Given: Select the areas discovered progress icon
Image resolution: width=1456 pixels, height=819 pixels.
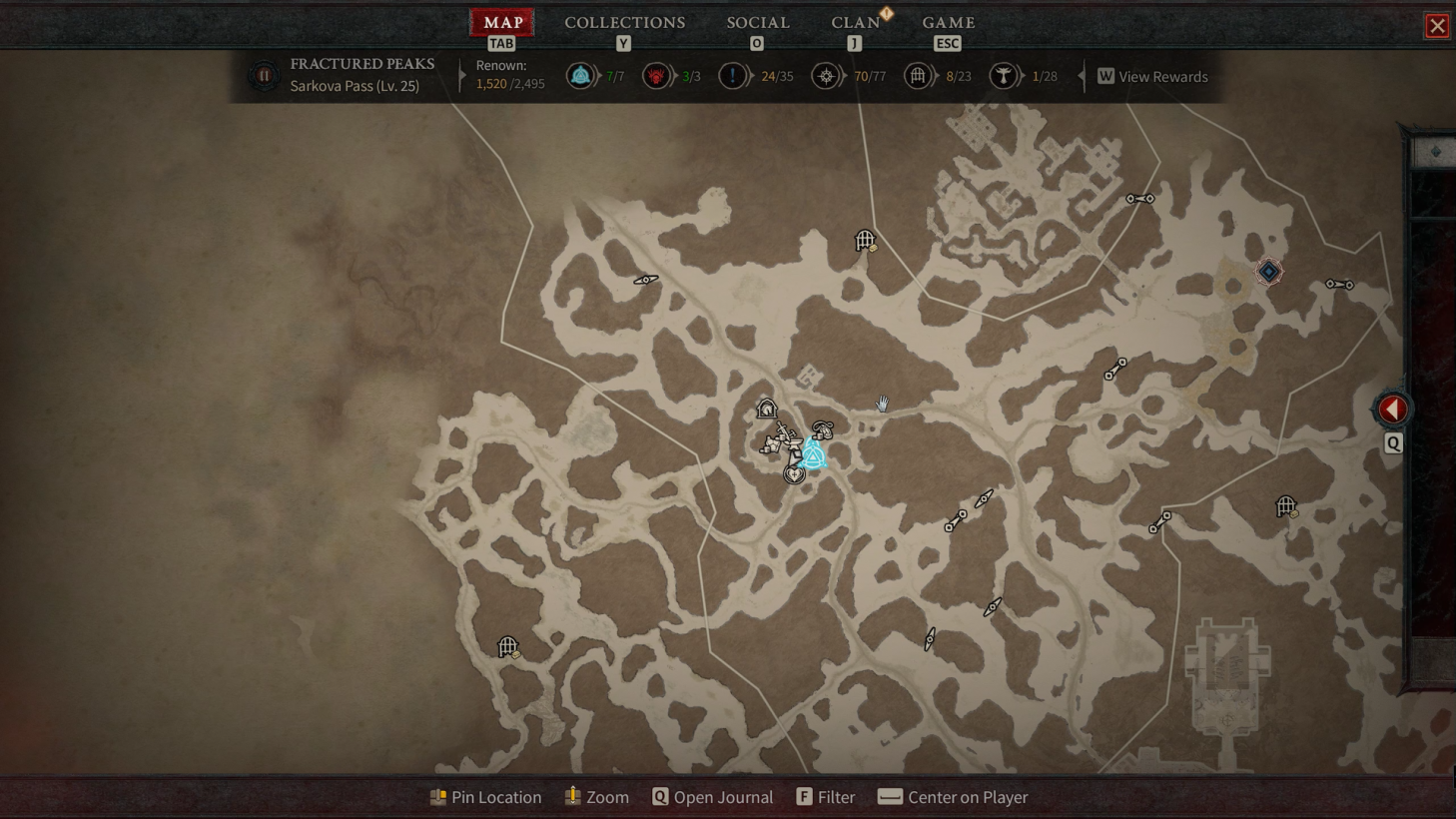Looking at the screenshot, I should tap(826, 76).
